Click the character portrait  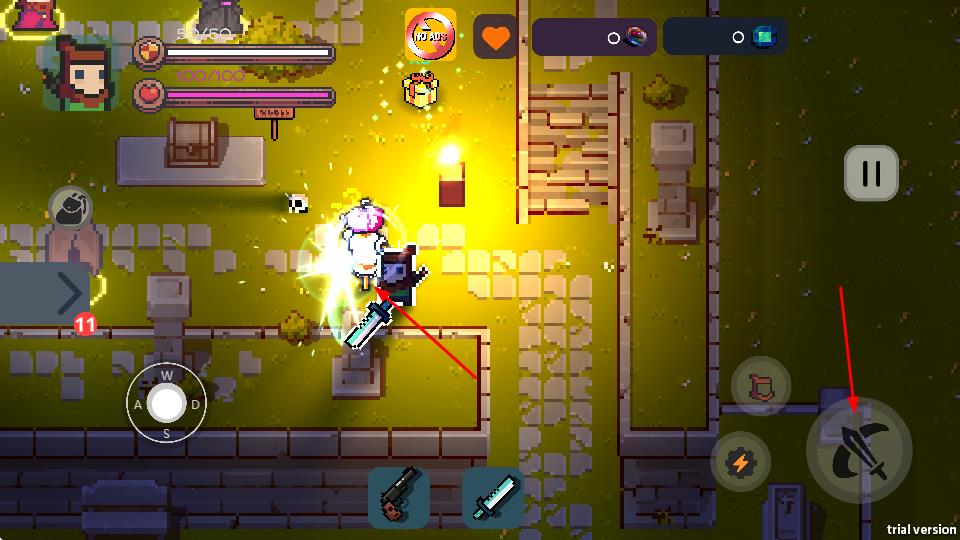pos(80,73)
